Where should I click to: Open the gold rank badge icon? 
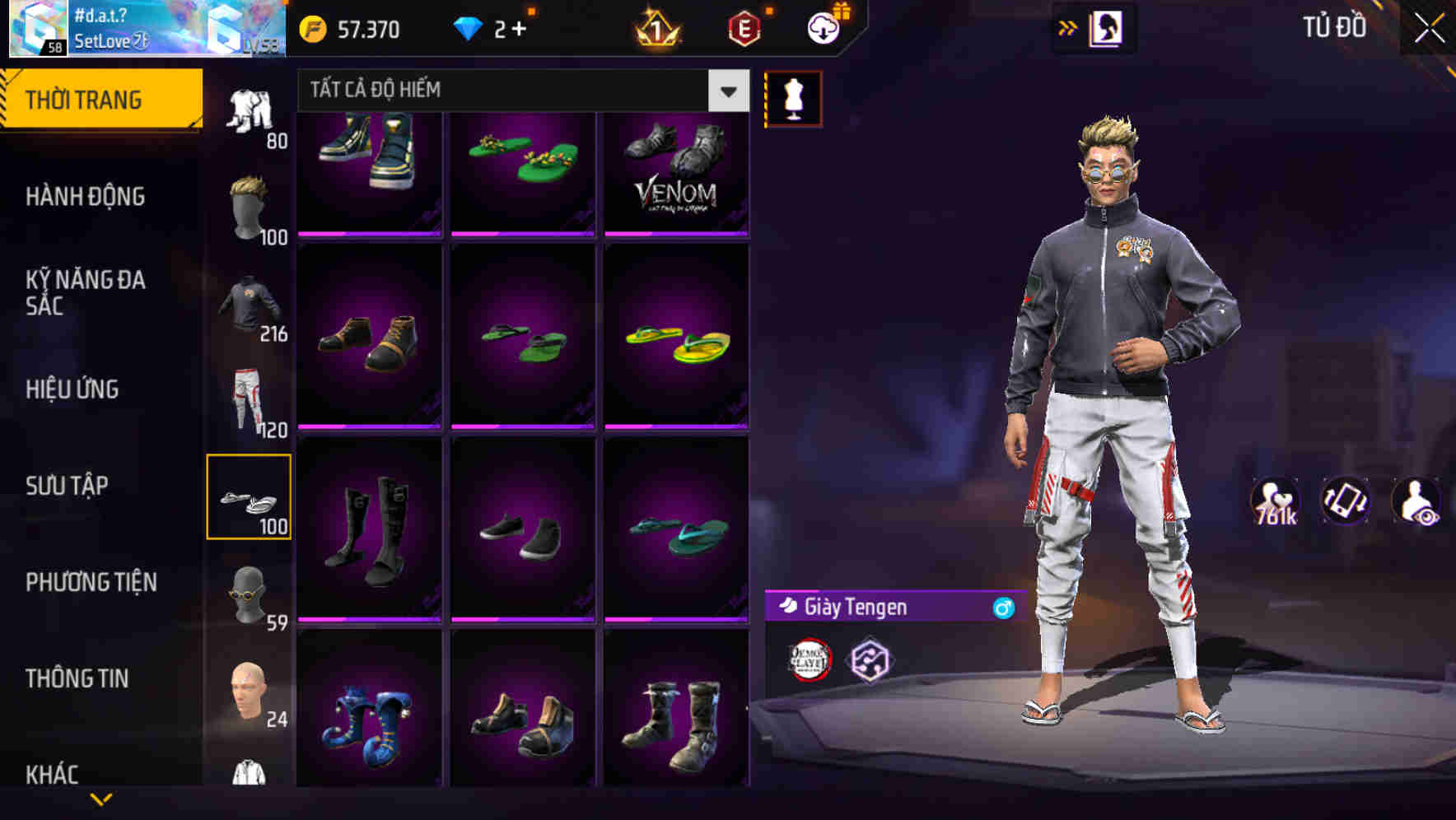click(655, 30)
